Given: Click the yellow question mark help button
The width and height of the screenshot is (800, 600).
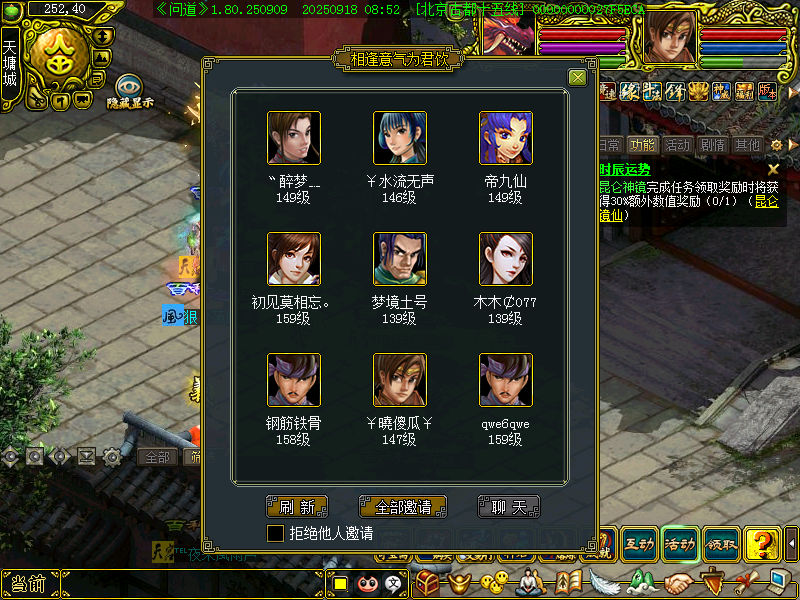Looking at the screenshot, I should [x=763, y=543].
